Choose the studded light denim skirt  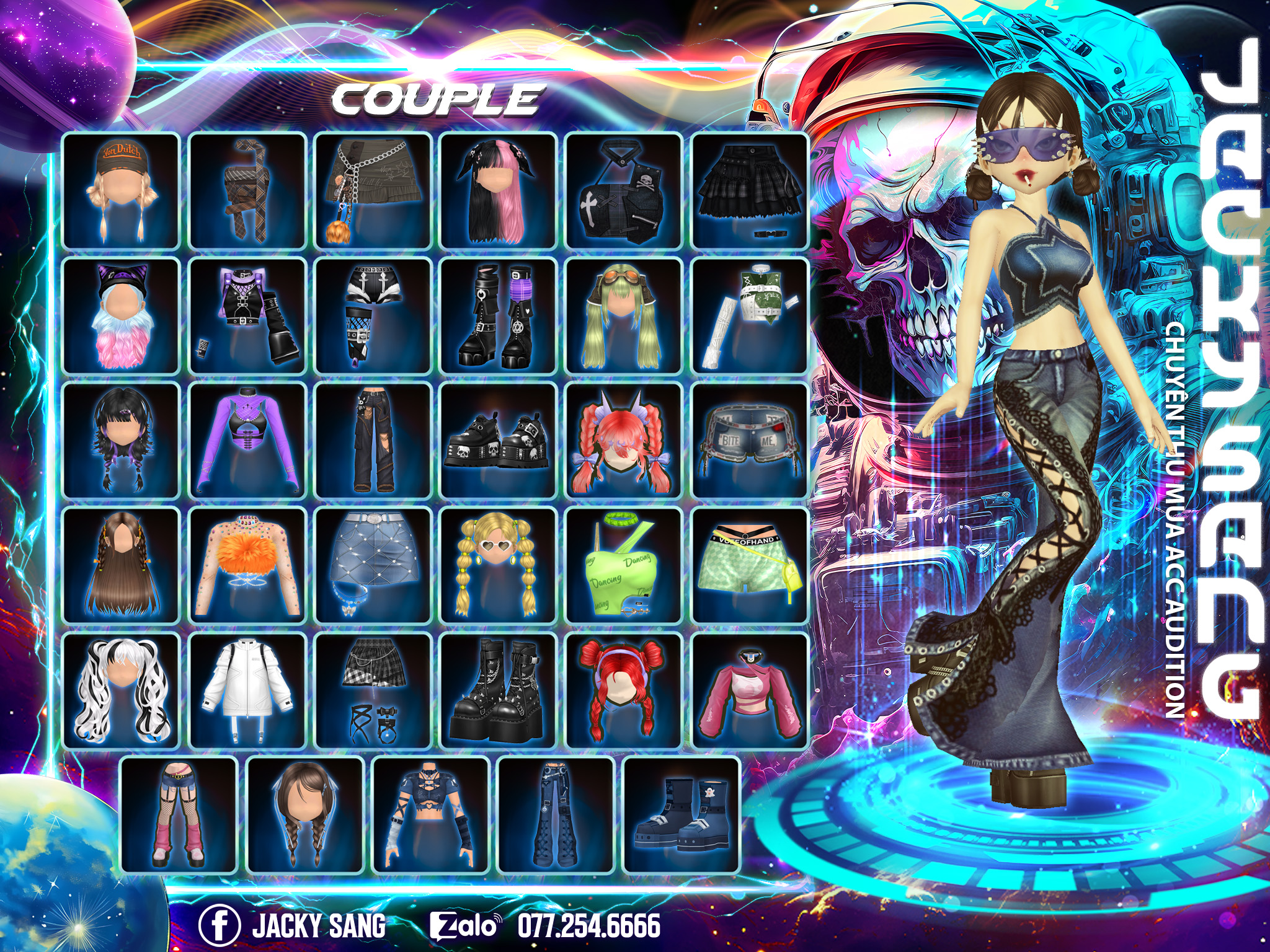click(373, 565)
